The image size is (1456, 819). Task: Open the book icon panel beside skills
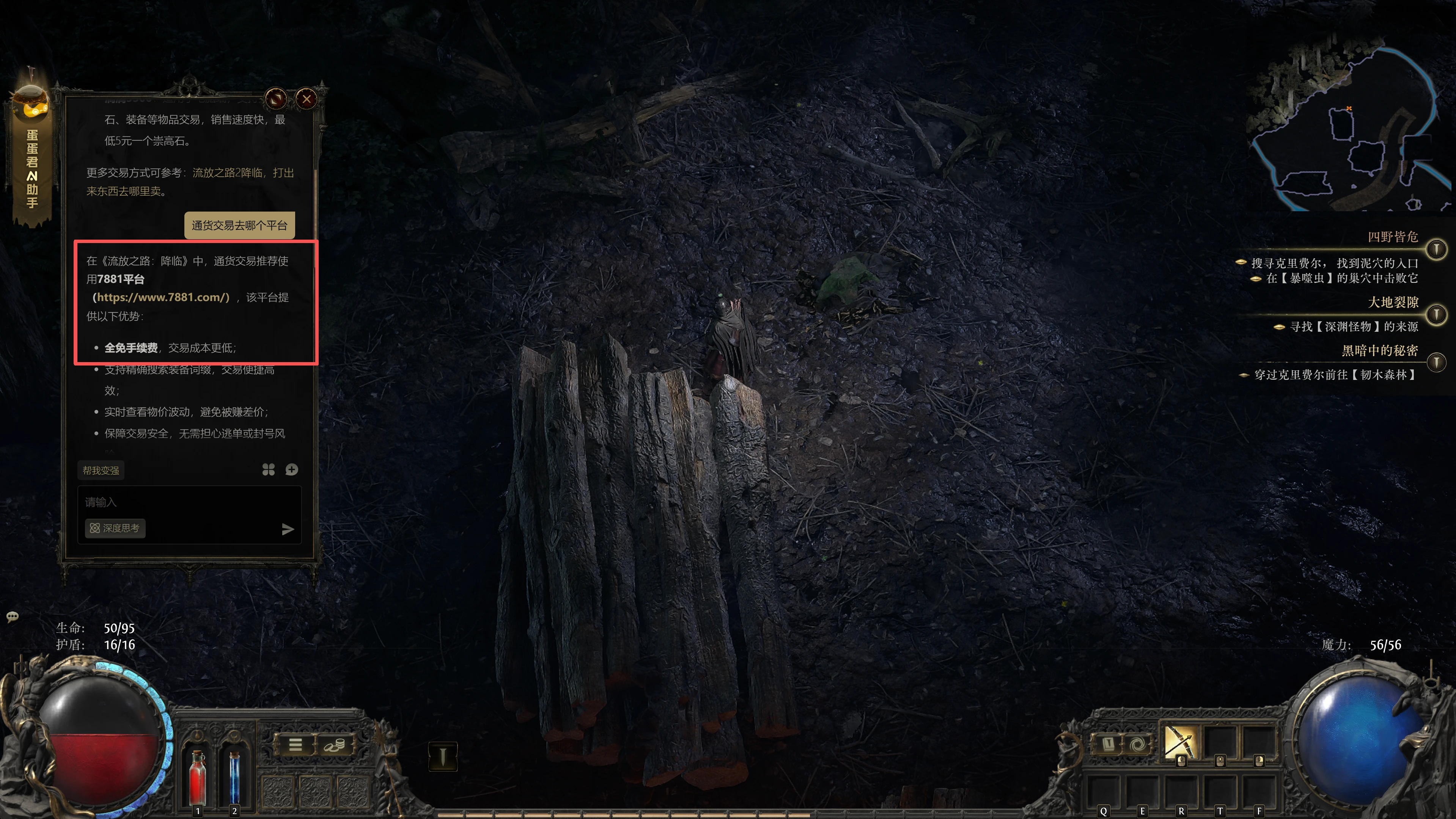tap(1109, 744)
